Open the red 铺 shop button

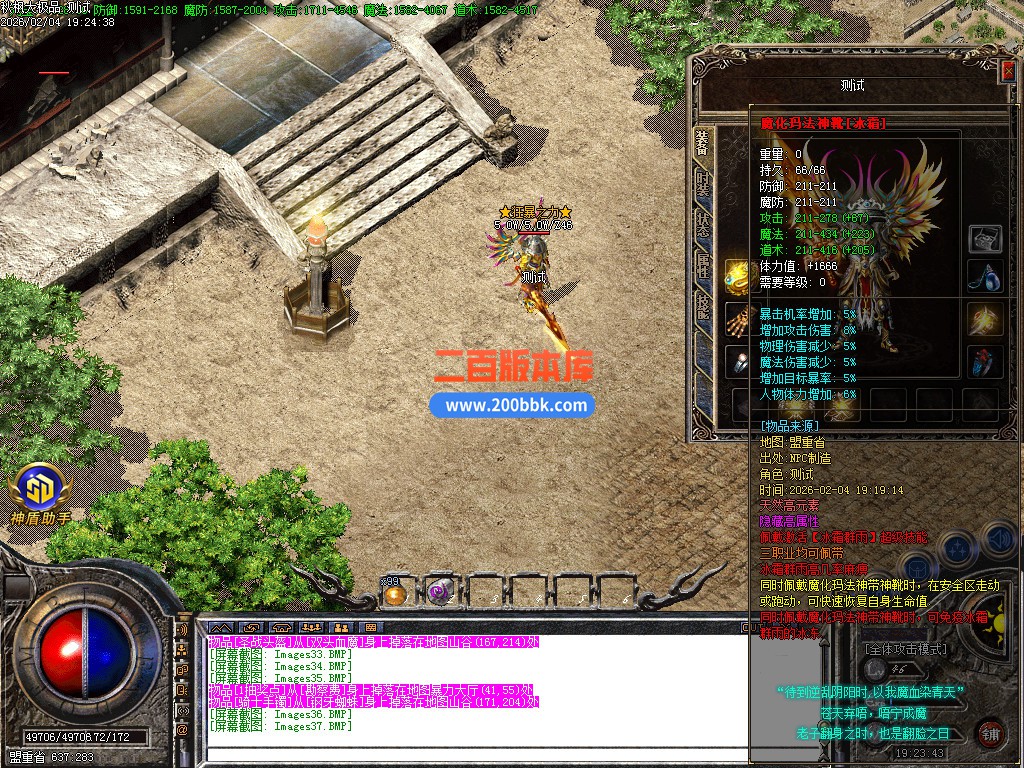pyautogui.click(x=990, y=732)
